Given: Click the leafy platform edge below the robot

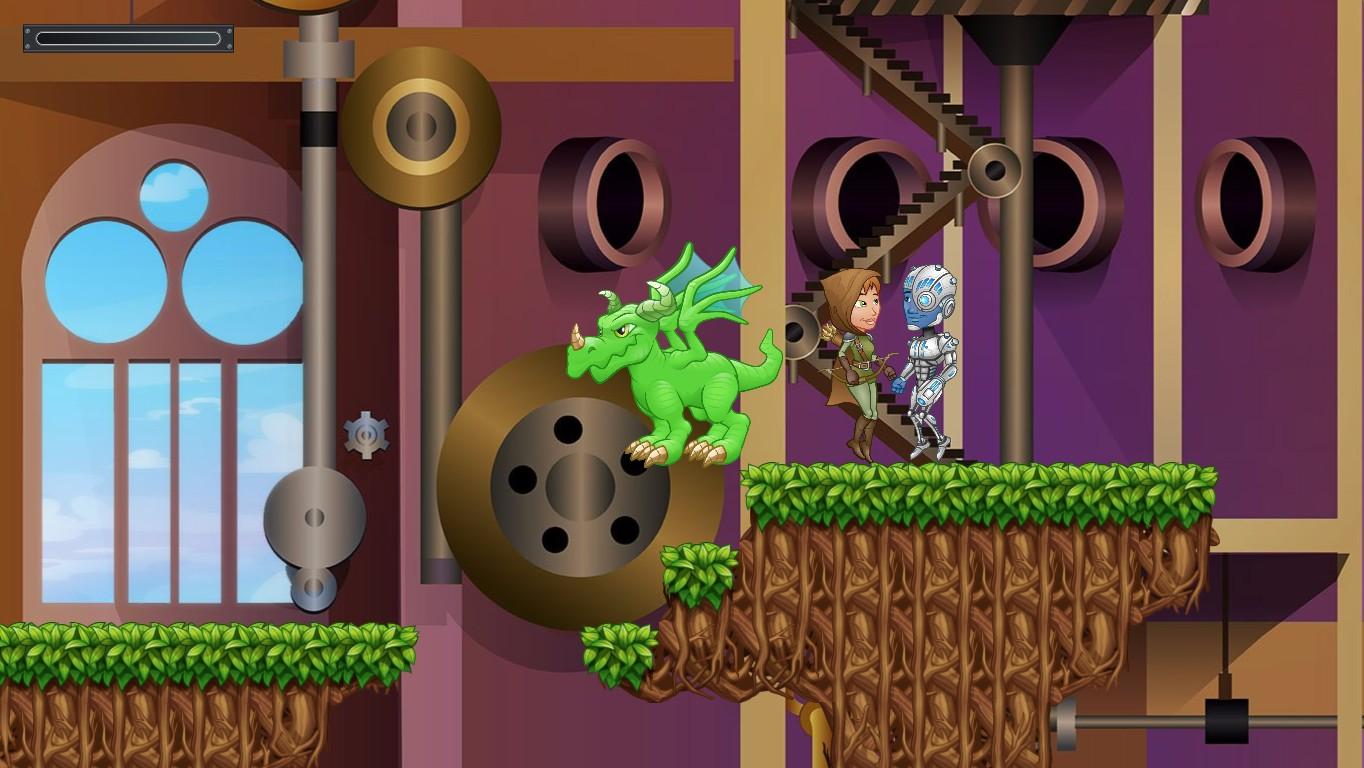Looking at the screenshot, I should click(x=930, y=485).
